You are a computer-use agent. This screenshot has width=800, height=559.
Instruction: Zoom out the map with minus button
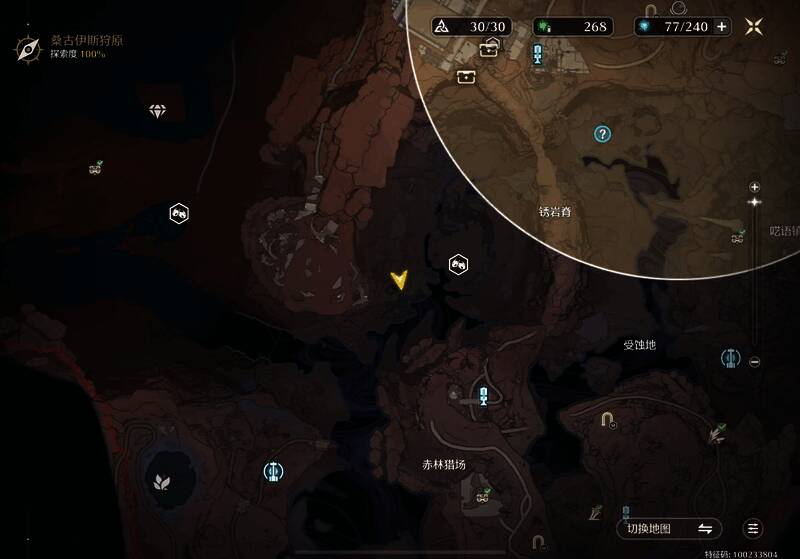pos(755,362)
